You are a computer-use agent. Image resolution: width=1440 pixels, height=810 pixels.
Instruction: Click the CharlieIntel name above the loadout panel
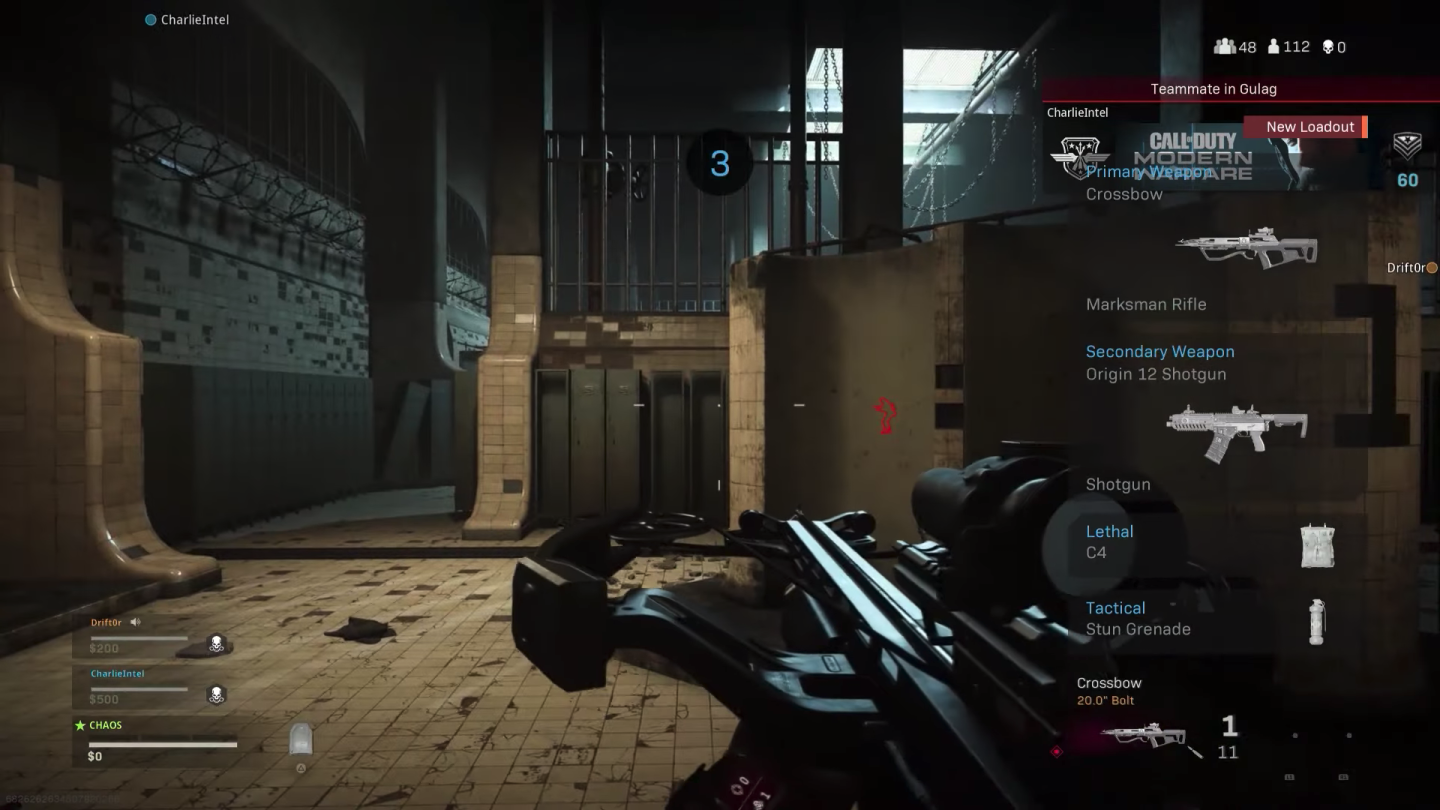coord(1077,112)
